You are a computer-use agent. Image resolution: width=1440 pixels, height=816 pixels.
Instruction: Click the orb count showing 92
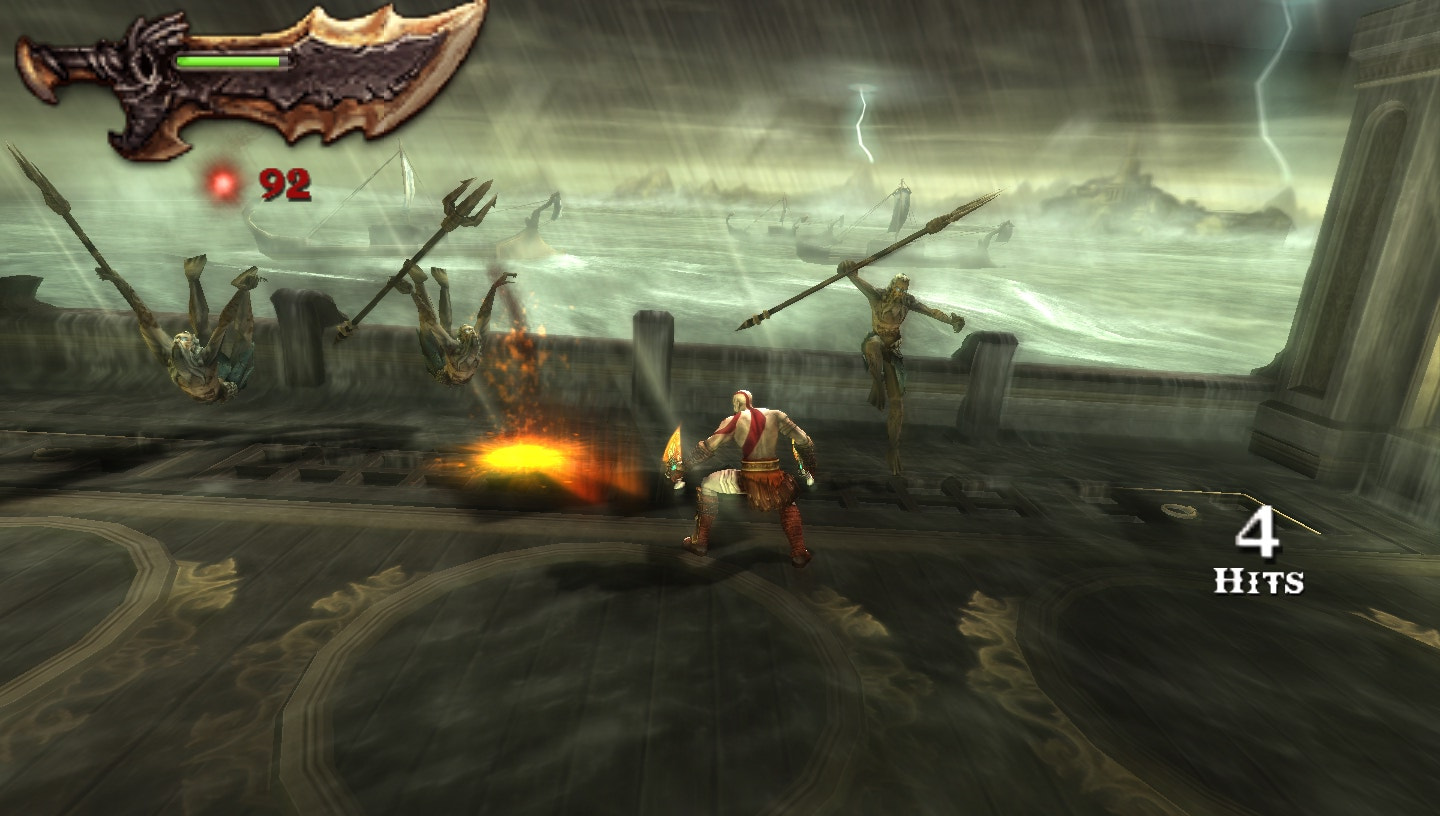283,184
